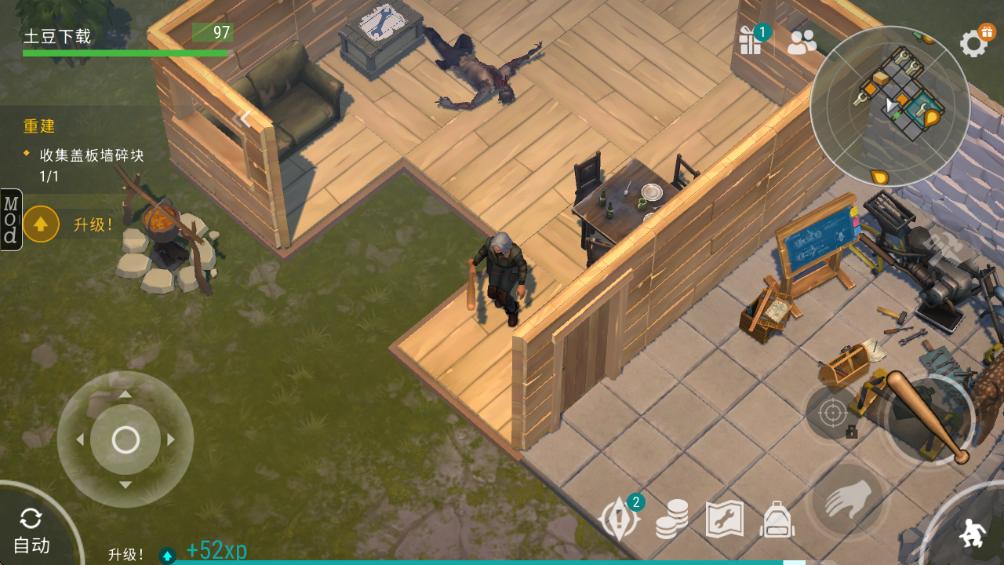Open the Mod side tab
Image resolution: width=1004 pixels, height=565 pixels.
10,219
